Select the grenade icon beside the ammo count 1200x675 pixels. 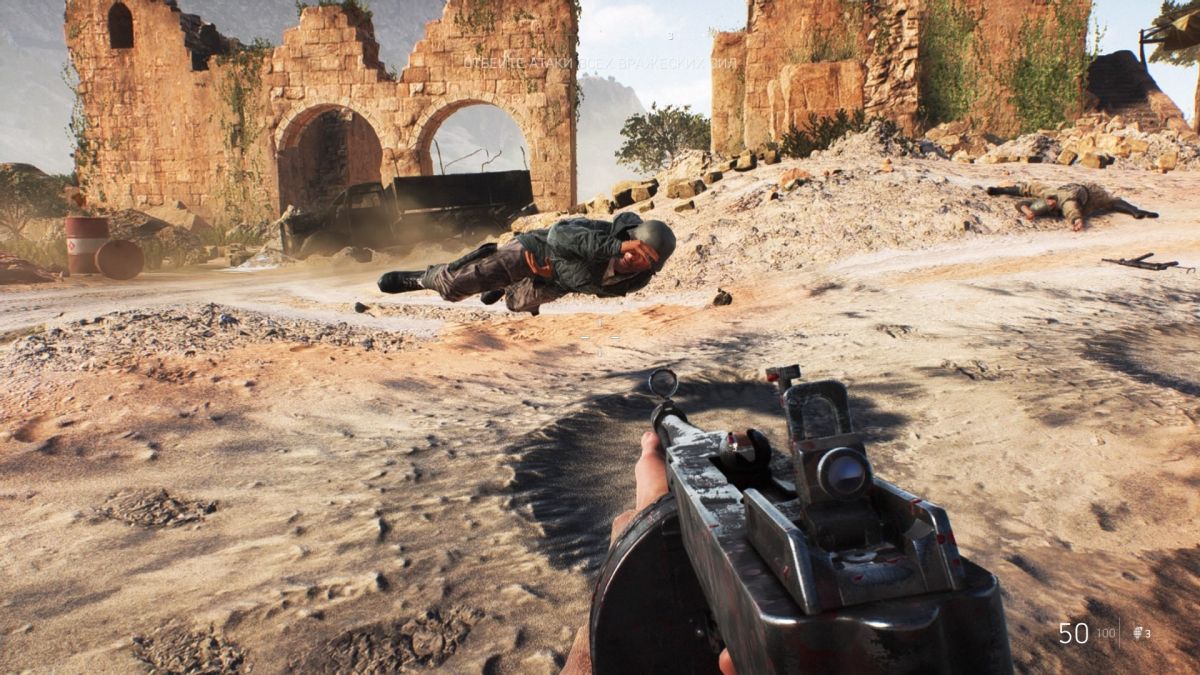pyautogui.click(x=1137, y=632)
